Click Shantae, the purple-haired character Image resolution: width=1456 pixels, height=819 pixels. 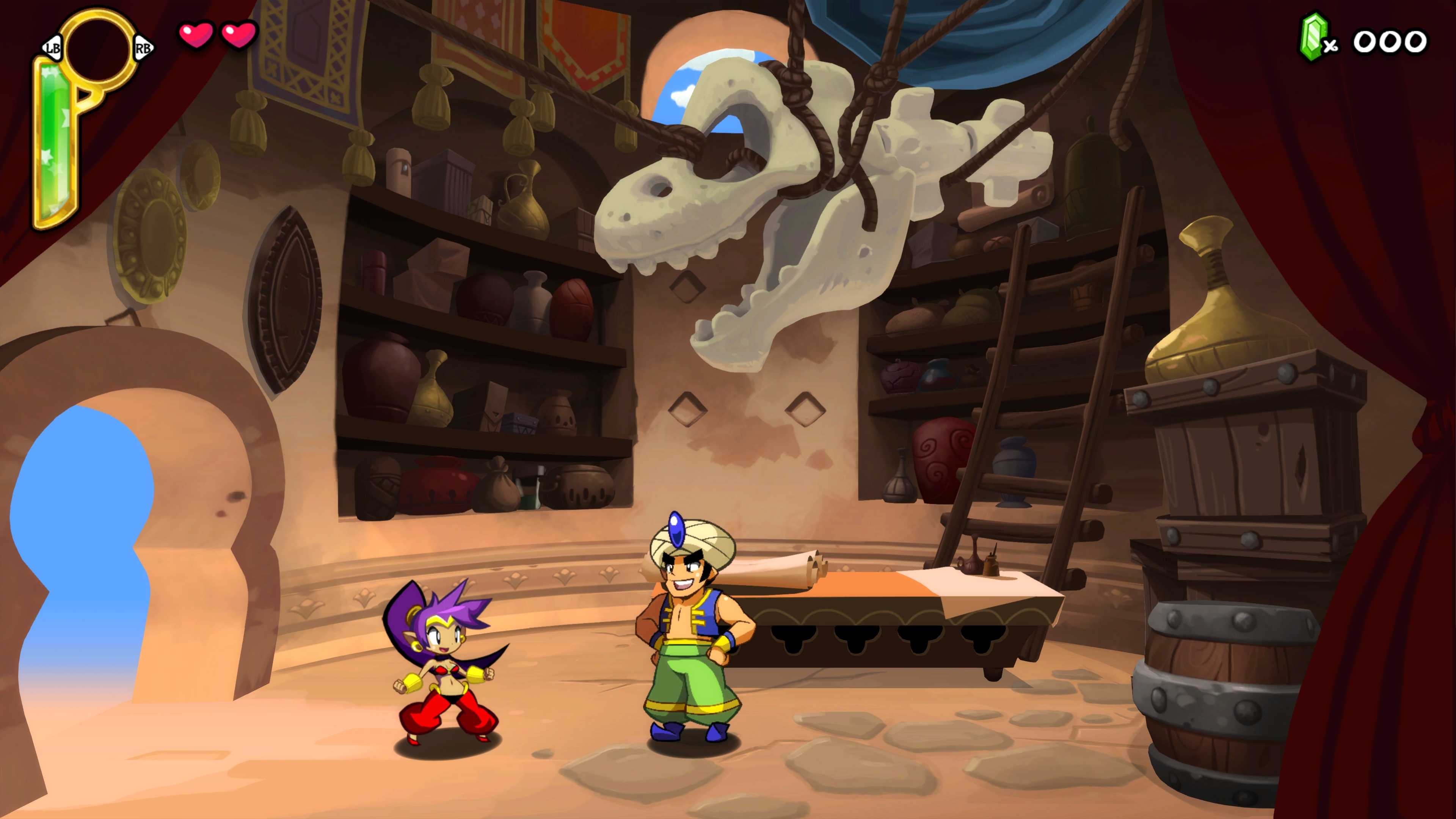tap(447, 667)
